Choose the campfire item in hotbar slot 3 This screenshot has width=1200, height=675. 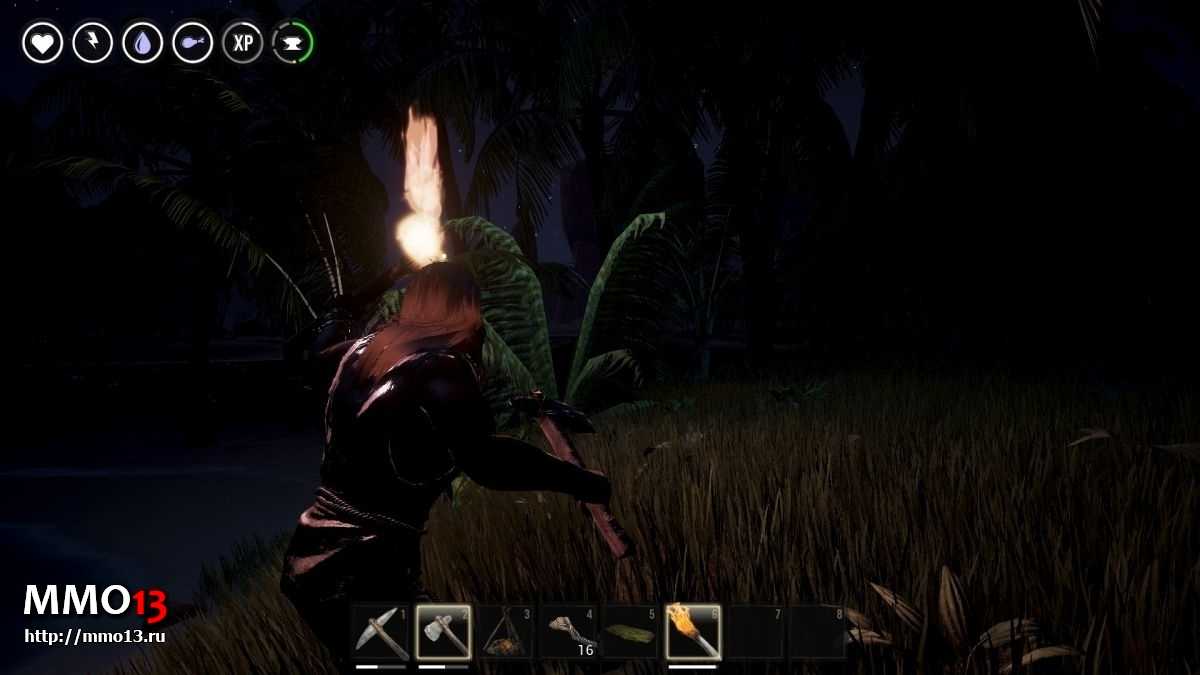click(x=505, y=632)
